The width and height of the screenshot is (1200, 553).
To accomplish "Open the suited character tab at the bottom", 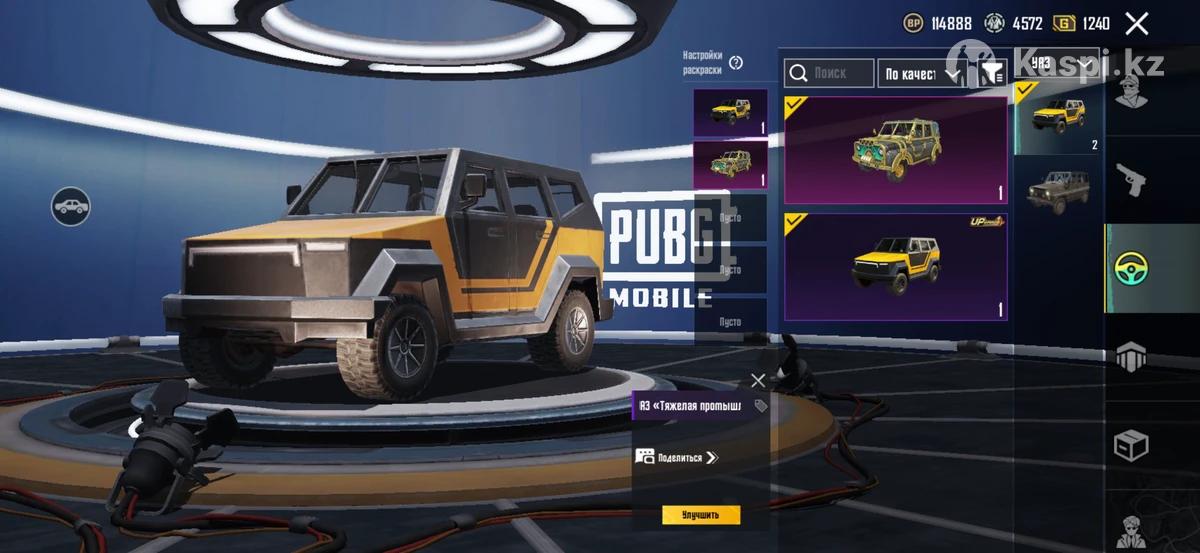I will pos(1131,528).
